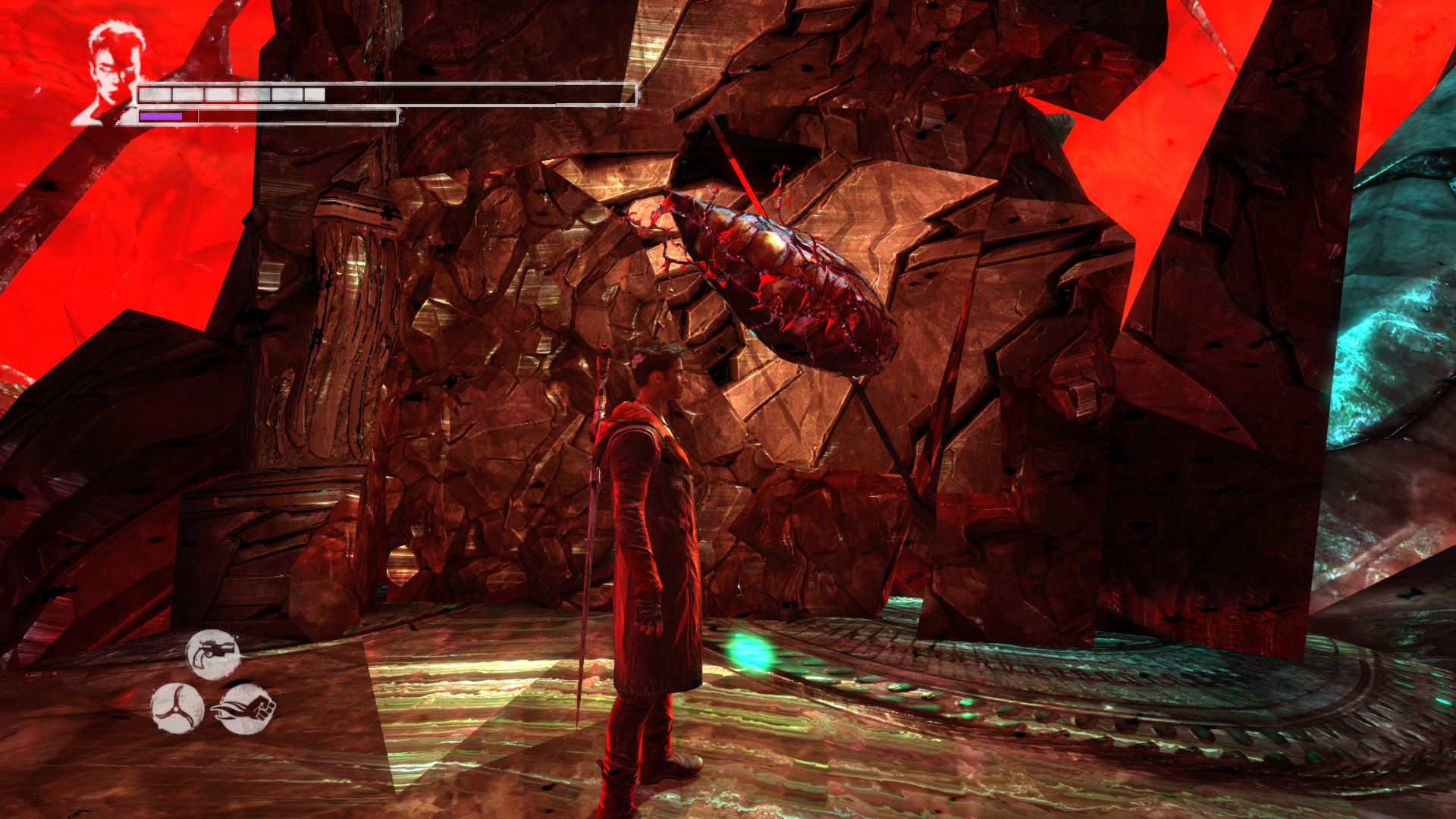This screenshot has width=1456, height=819.
Task: Click Dante's white portrait icon
Action: point(110,72)
